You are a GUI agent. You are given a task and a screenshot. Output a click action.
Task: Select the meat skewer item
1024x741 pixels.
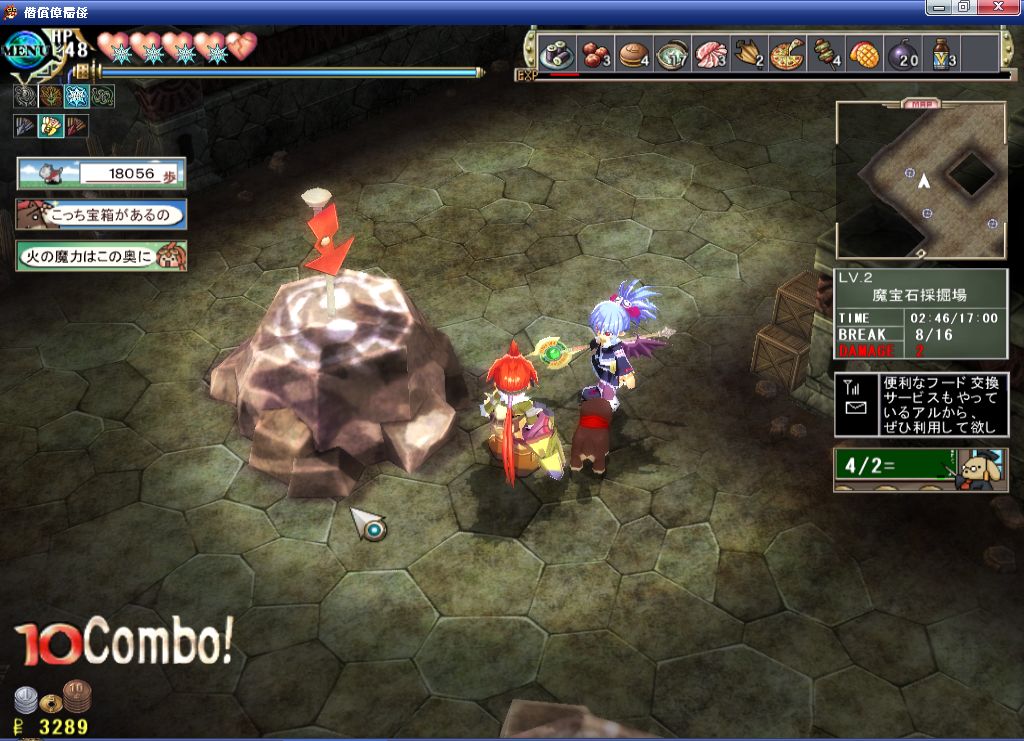827,54
